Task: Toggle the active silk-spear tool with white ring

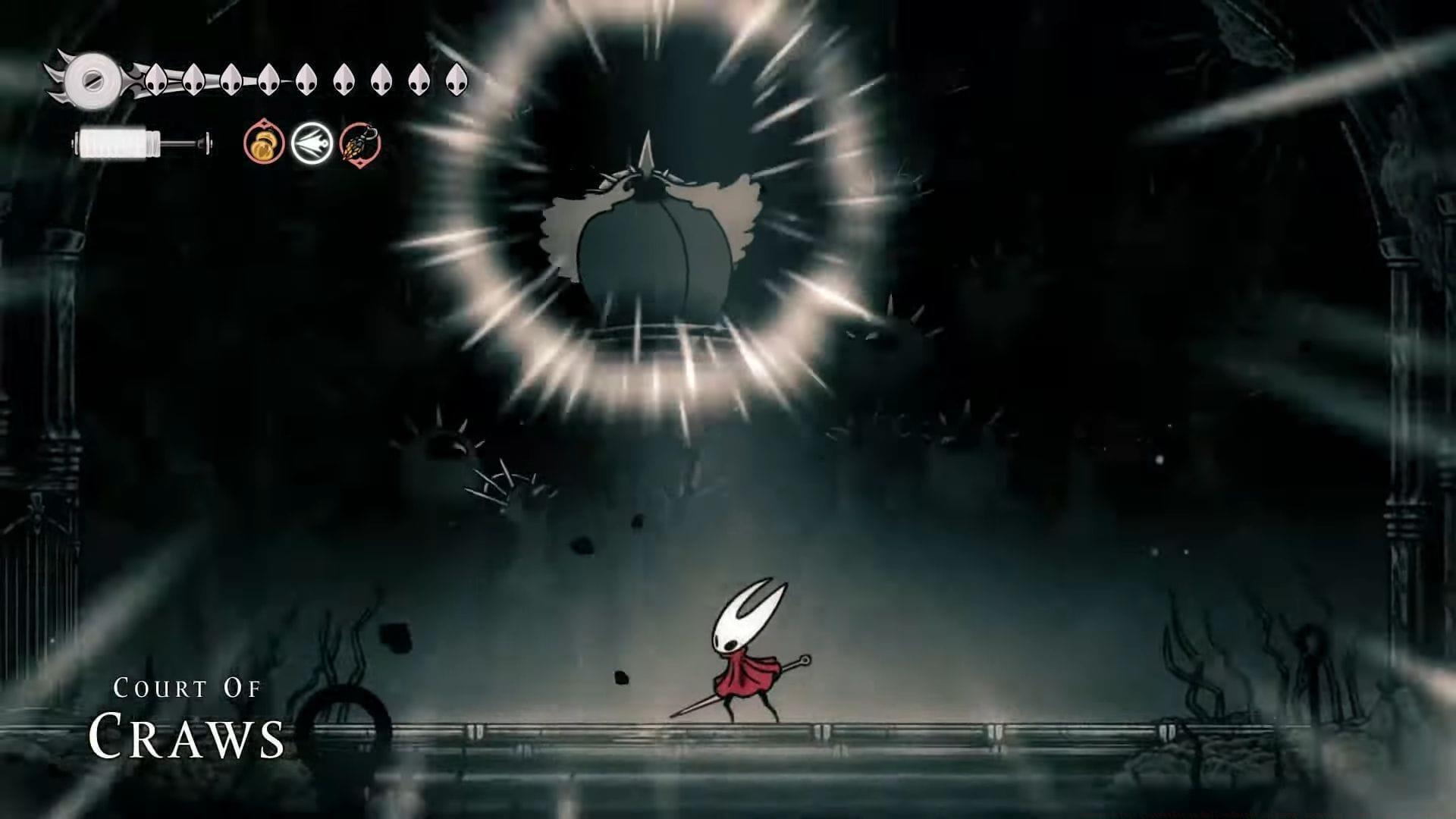Action: [x=312, y=143]
